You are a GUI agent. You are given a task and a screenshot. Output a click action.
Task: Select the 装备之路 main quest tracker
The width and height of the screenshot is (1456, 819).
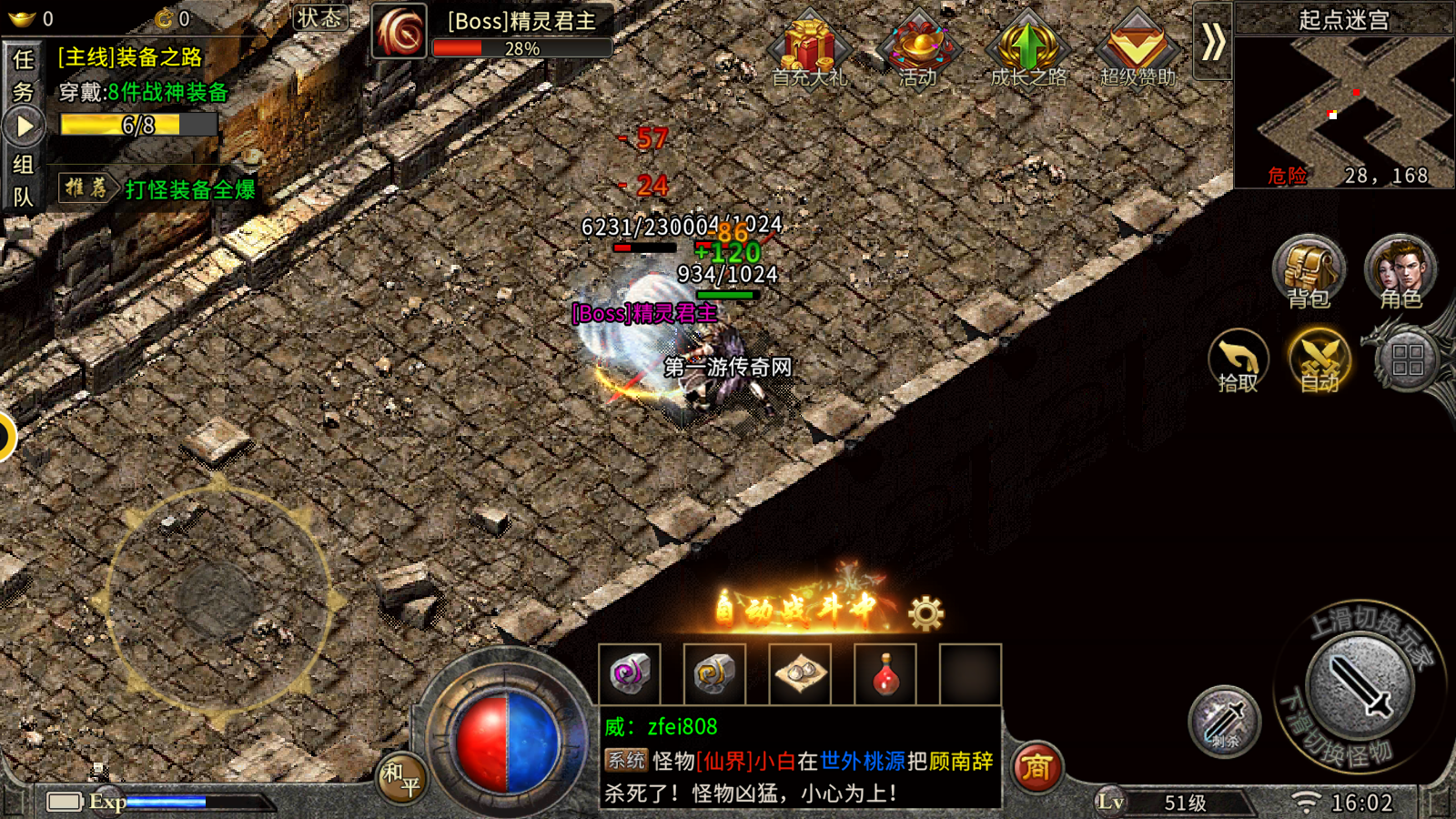(x=130, y=57)
